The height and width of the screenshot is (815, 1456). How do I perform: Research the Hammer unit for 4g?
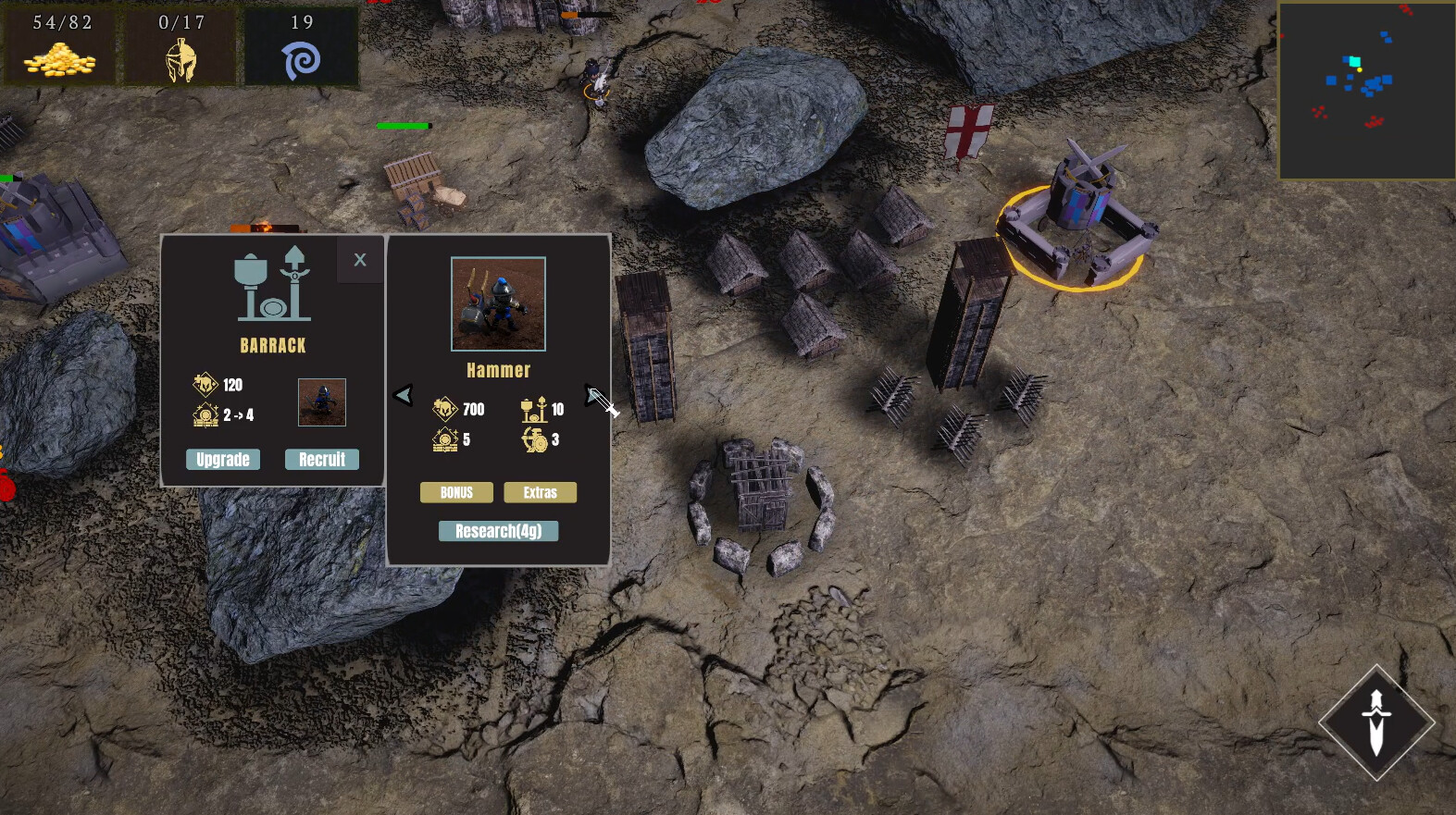tap(498, 531)
